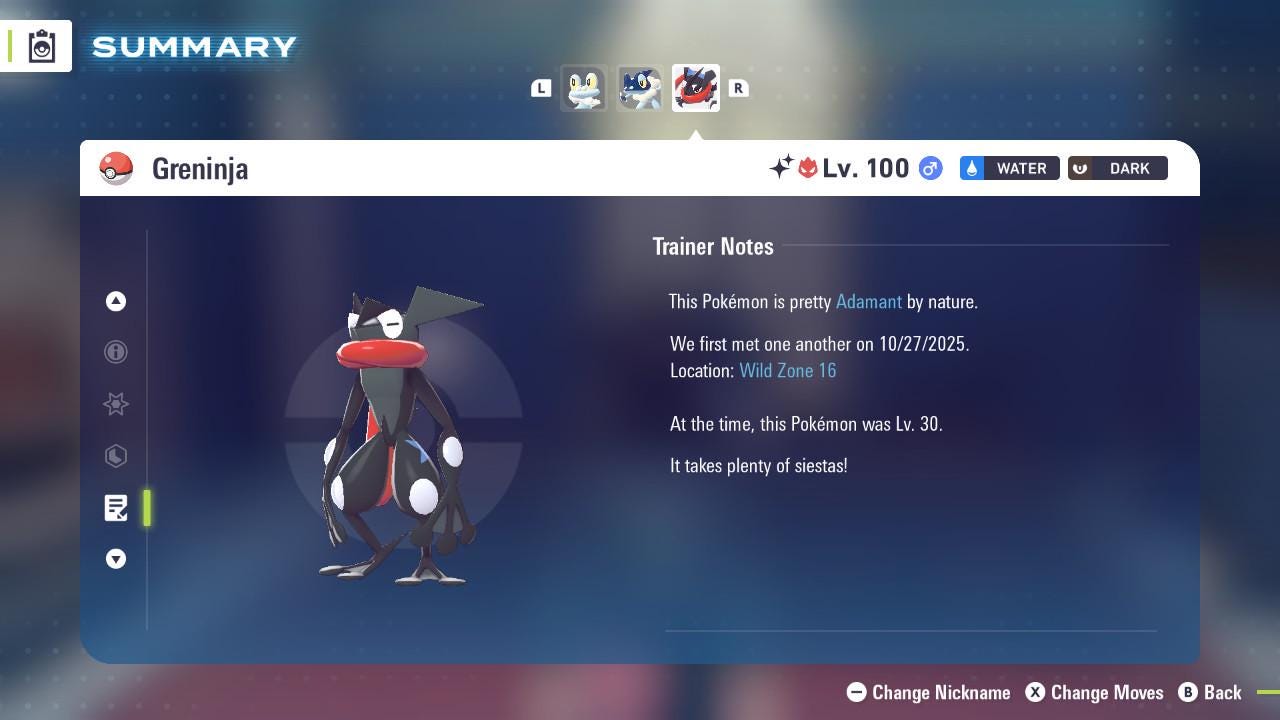
Task: Click the up arrow to change summary page
Action: point(116,301)
